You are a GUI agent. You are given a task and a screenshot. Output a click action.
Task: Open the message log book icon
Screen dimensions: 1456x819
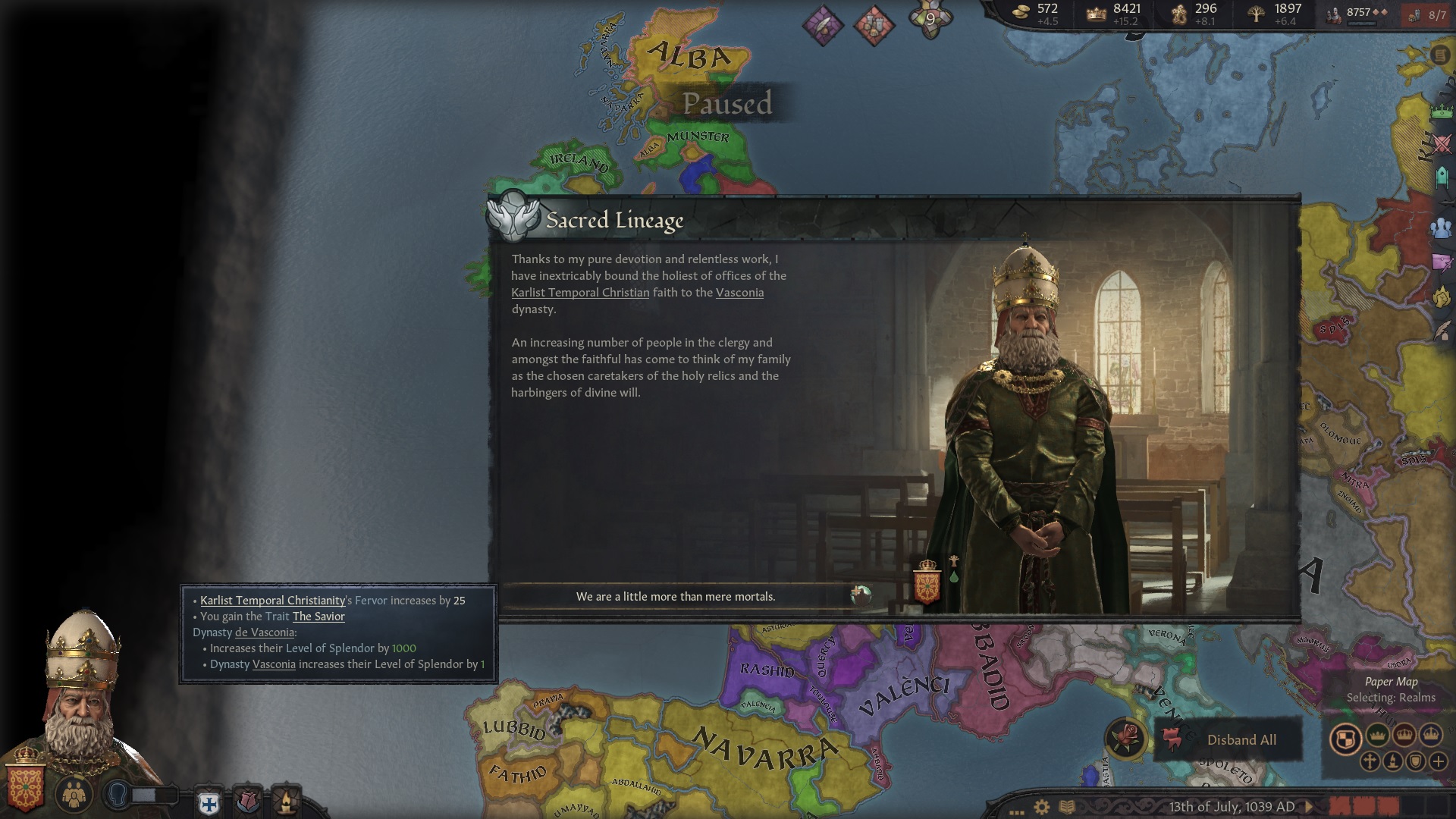pyautogui.click(x=1067, y=806)
